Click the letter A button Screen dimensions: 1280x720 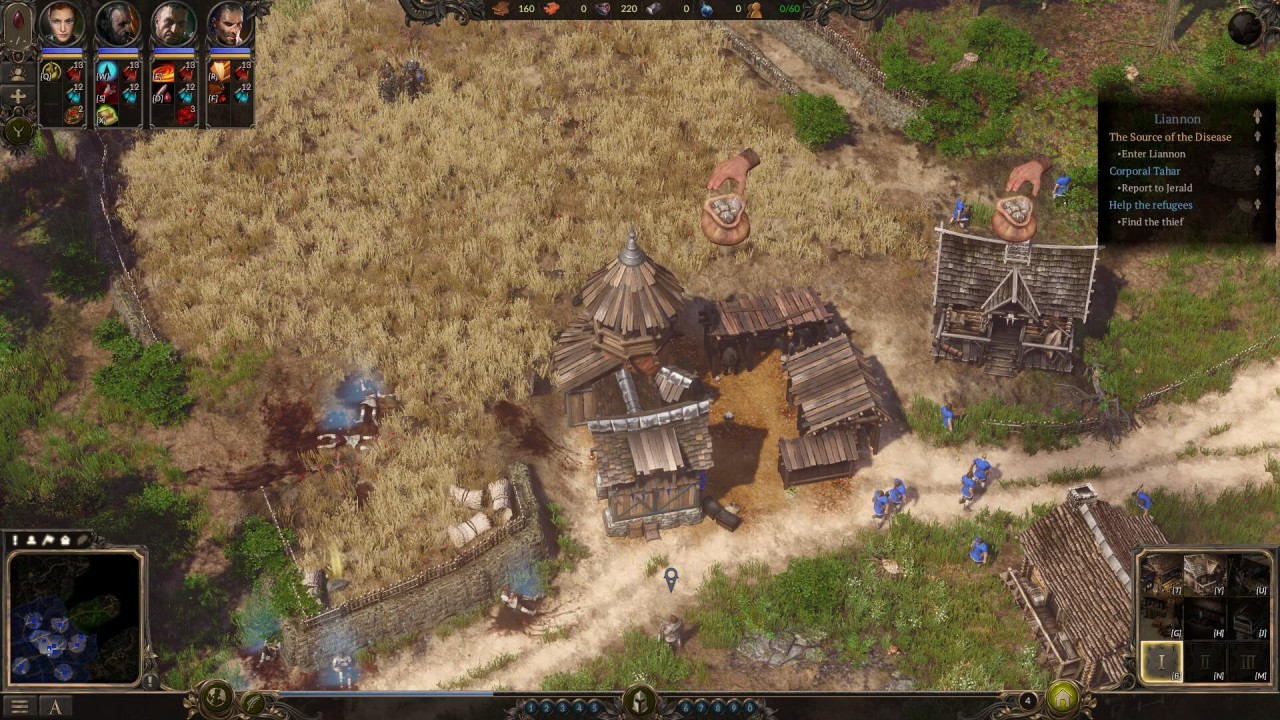(x=56, y=707)
